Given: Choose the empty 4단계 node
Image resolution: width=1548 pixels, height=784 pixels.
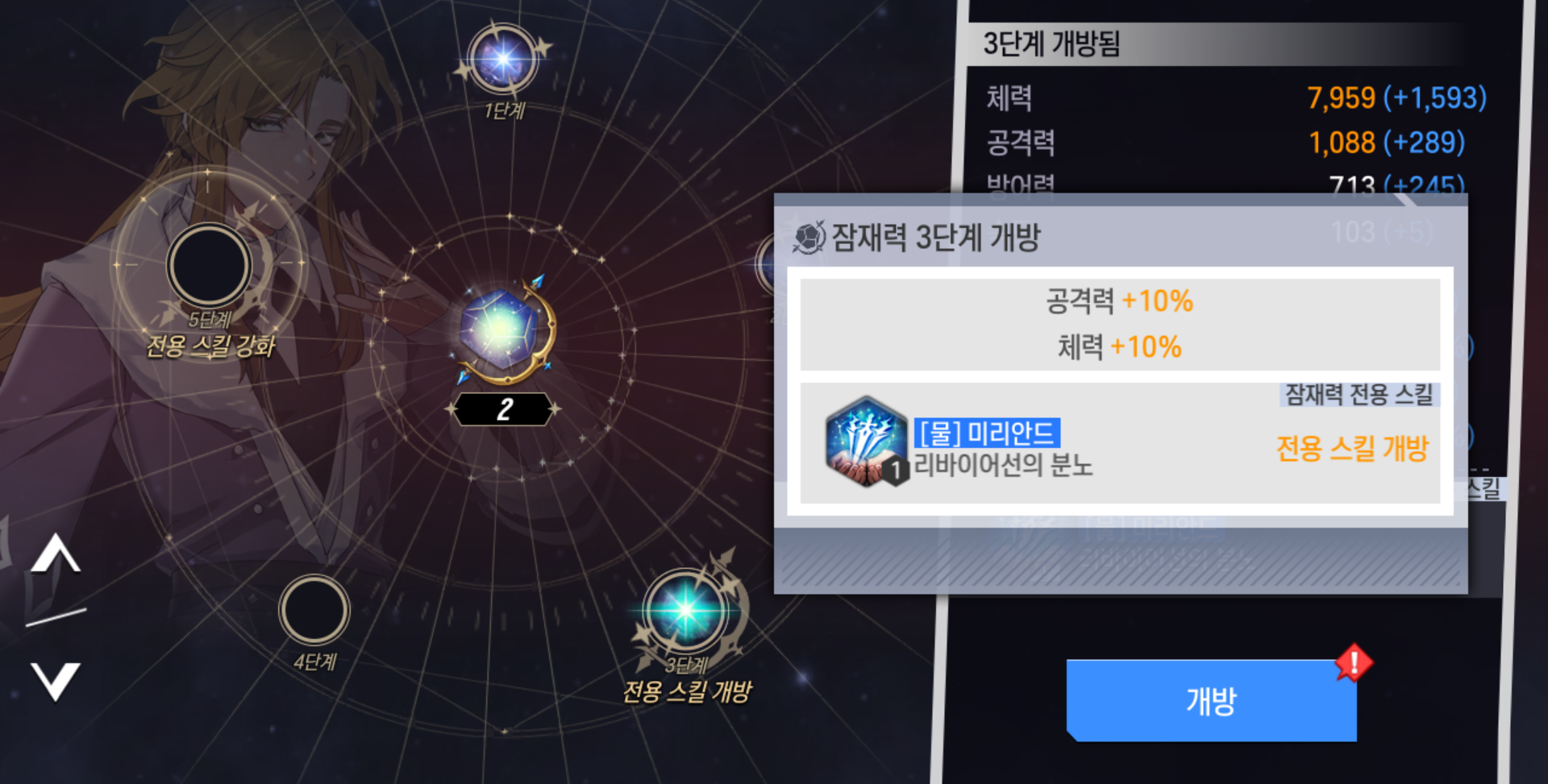Looking at the screenshot, I should click(314, 610).
